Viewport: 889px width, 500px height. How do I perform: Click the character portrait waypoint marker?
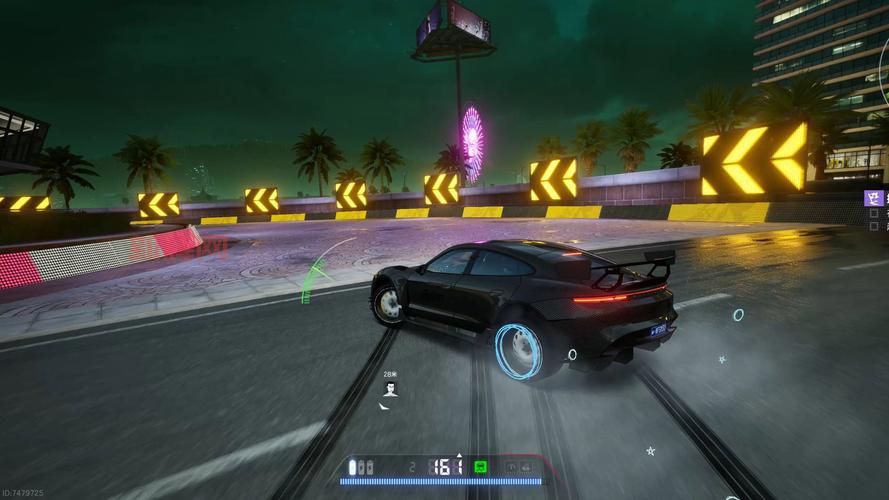390,388
